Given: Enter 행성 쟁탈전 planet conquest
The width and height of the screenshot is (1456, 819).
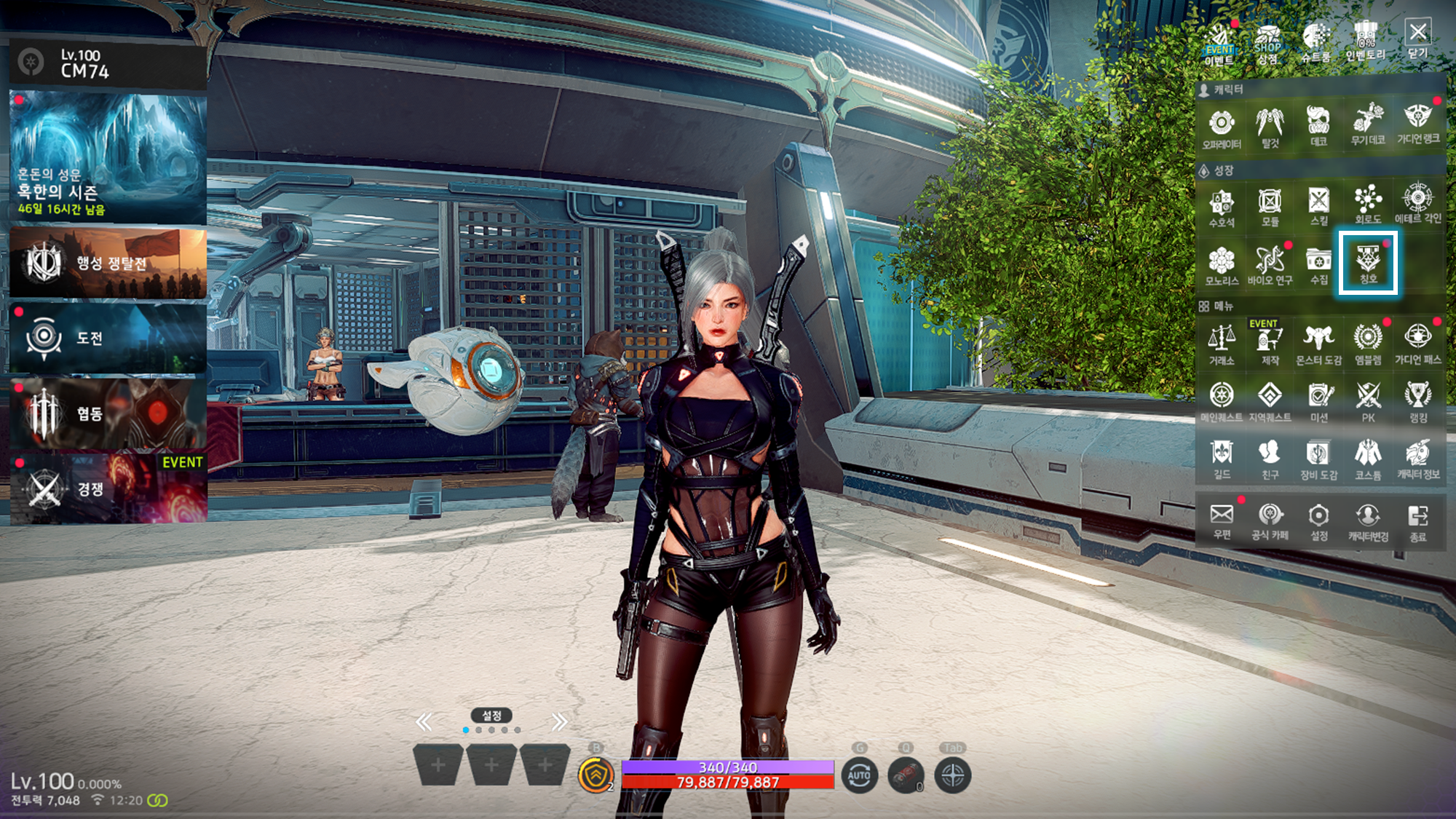Looking at the screenshot, I should tap(108, 263).
